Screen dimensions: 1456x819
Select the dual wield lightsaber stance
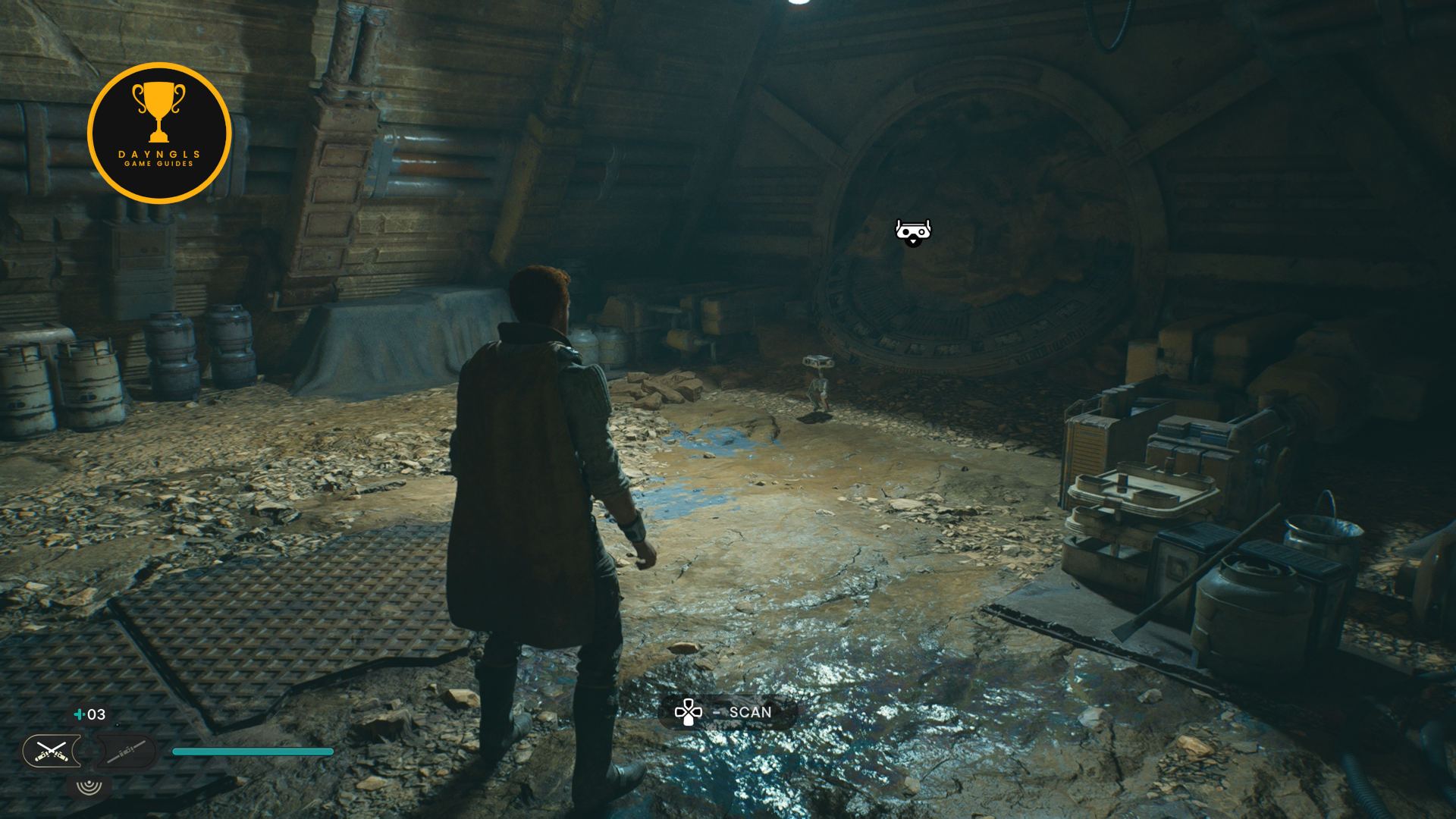coord(51,752)
